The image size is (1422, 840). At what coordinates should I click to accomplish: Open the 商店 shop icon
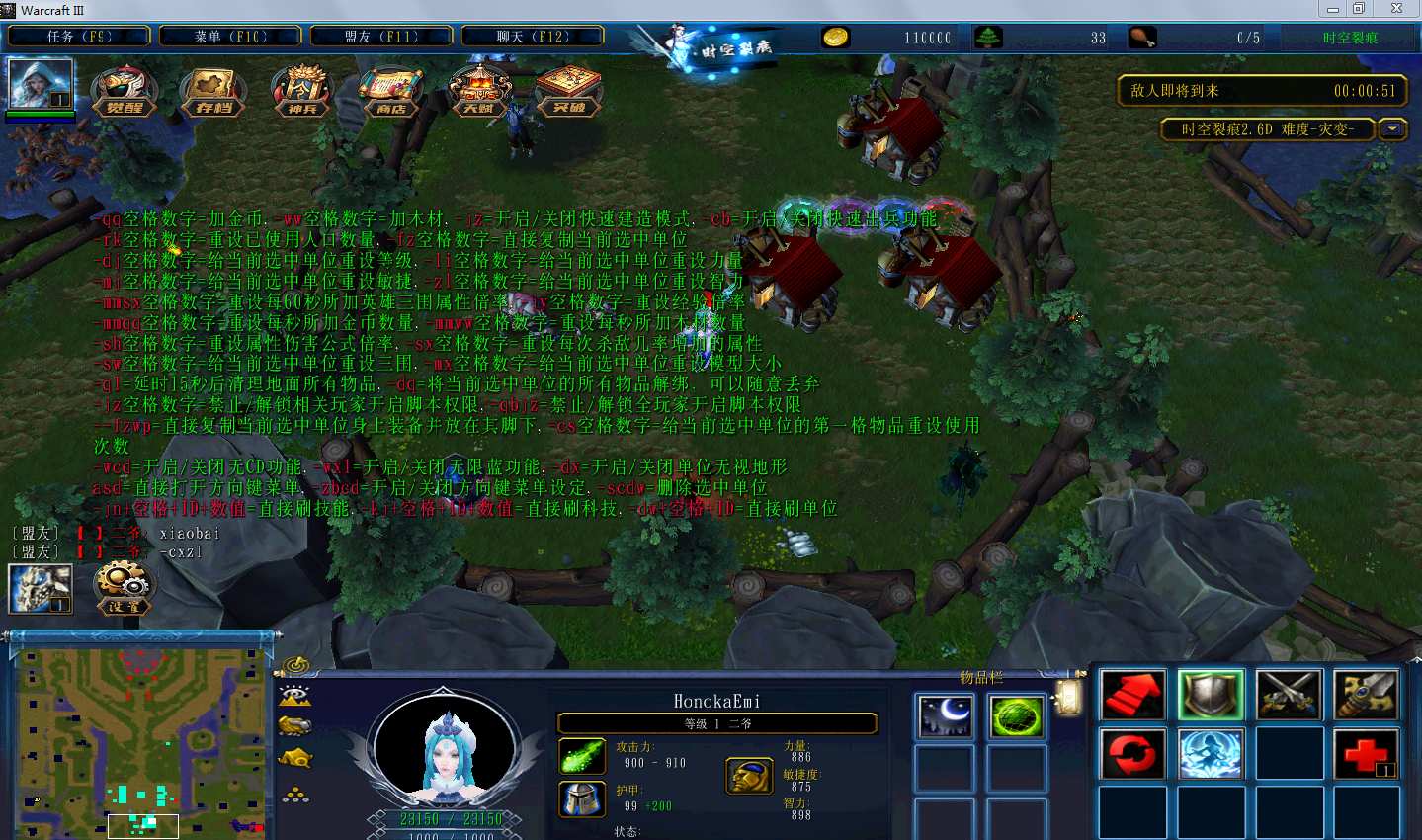coord(391,91)
